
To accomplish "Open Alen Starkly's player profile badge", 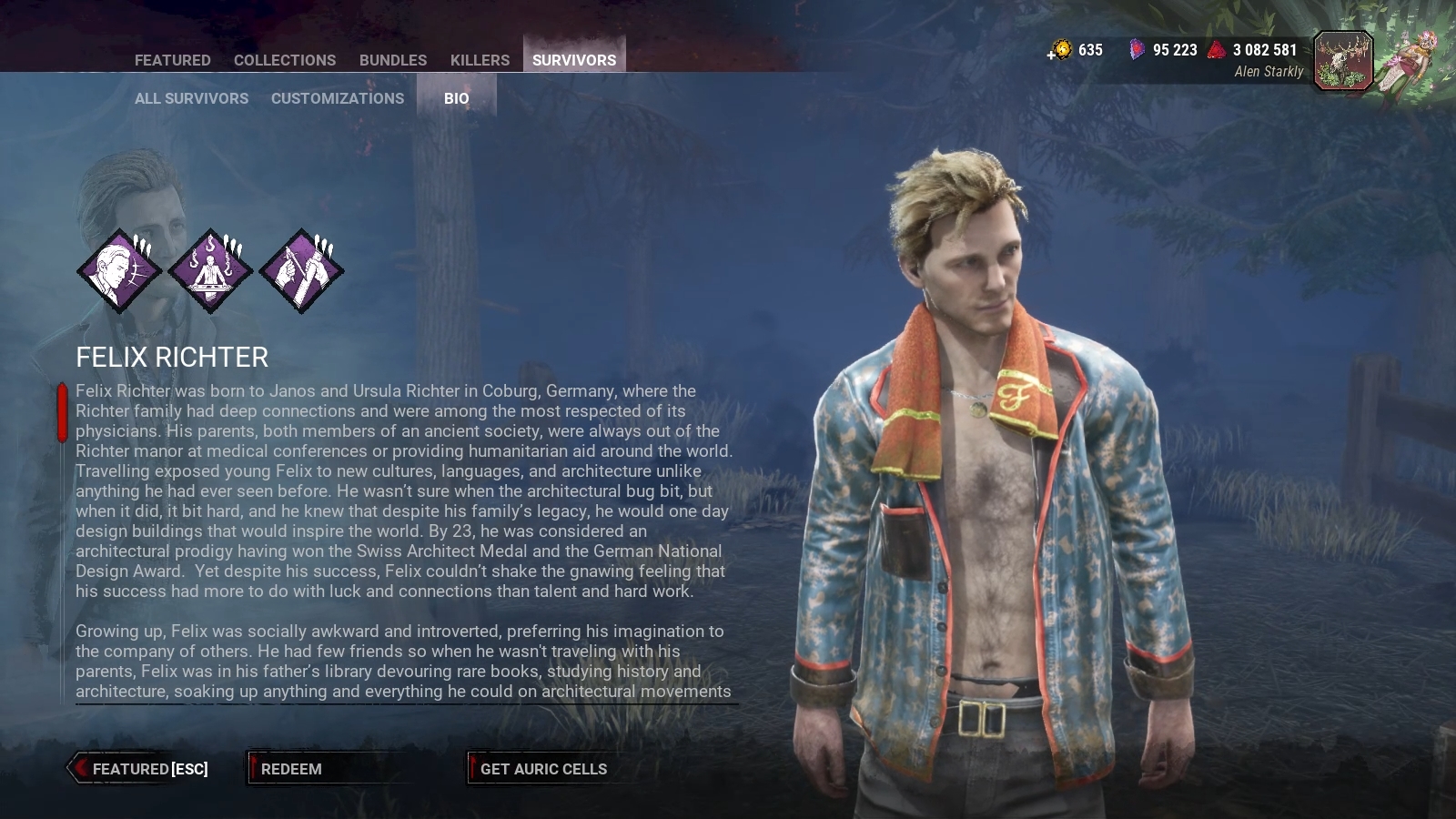I will click(x=1342, y=61).
